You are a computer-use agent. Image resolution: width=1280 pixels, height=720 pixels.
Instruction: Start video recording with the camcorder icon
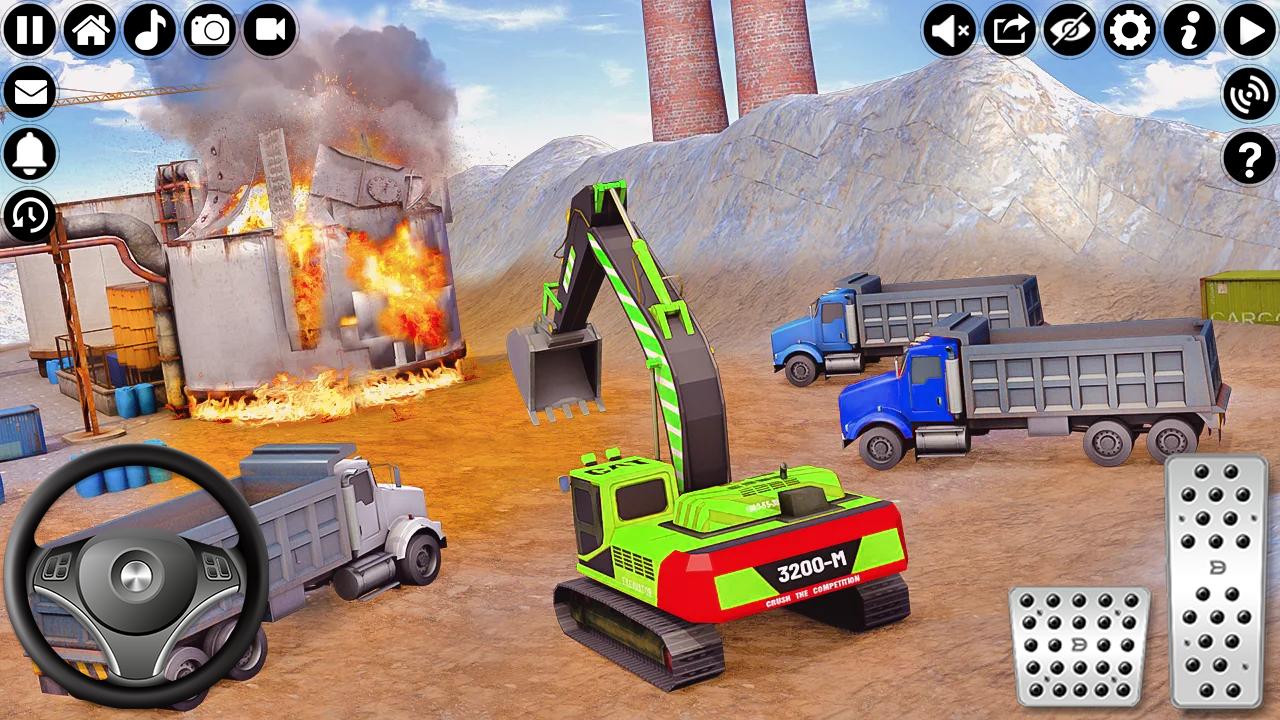click(270, 30)
